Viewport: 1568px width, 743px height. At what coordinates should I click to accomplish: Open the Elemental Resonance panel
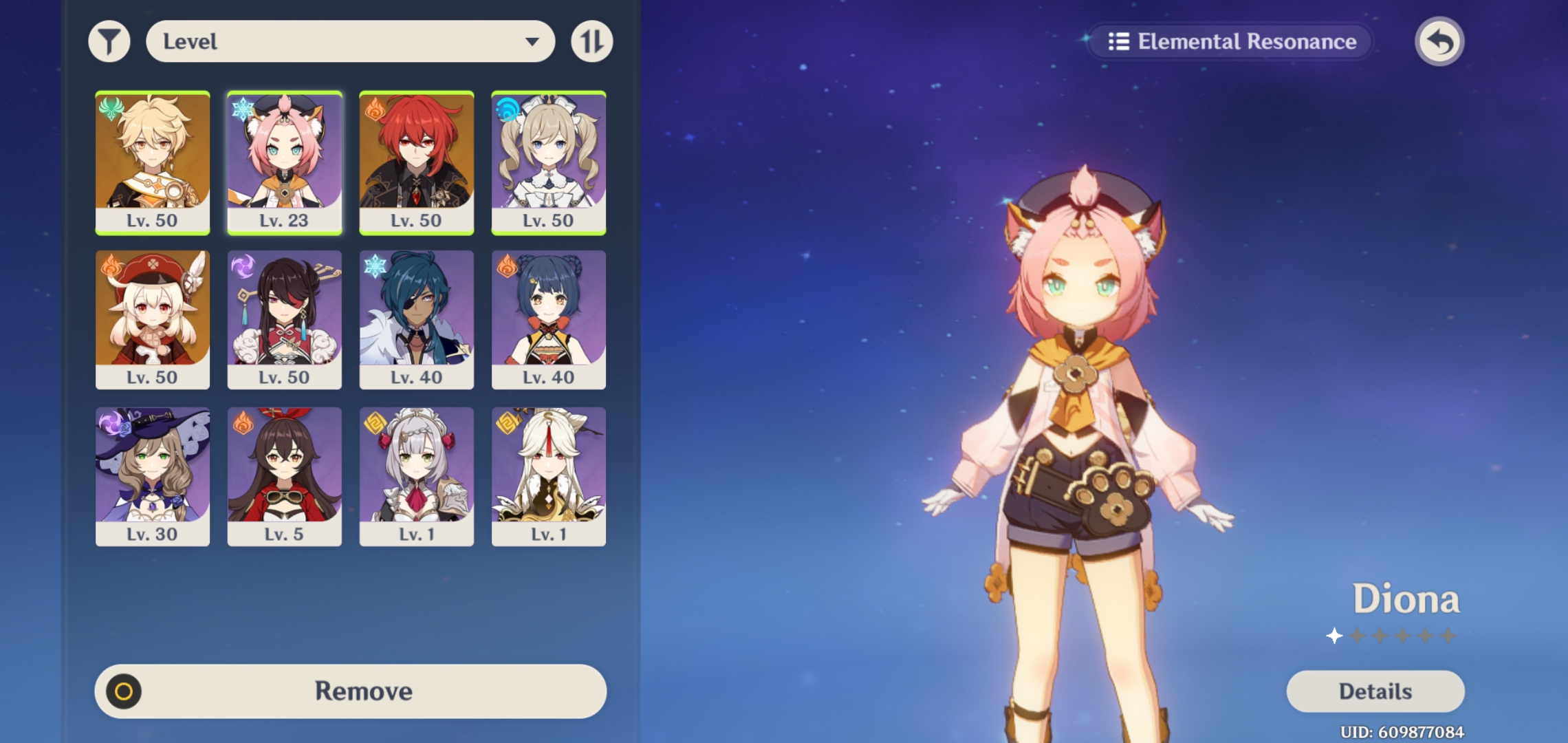click(x=1231, y=41)
